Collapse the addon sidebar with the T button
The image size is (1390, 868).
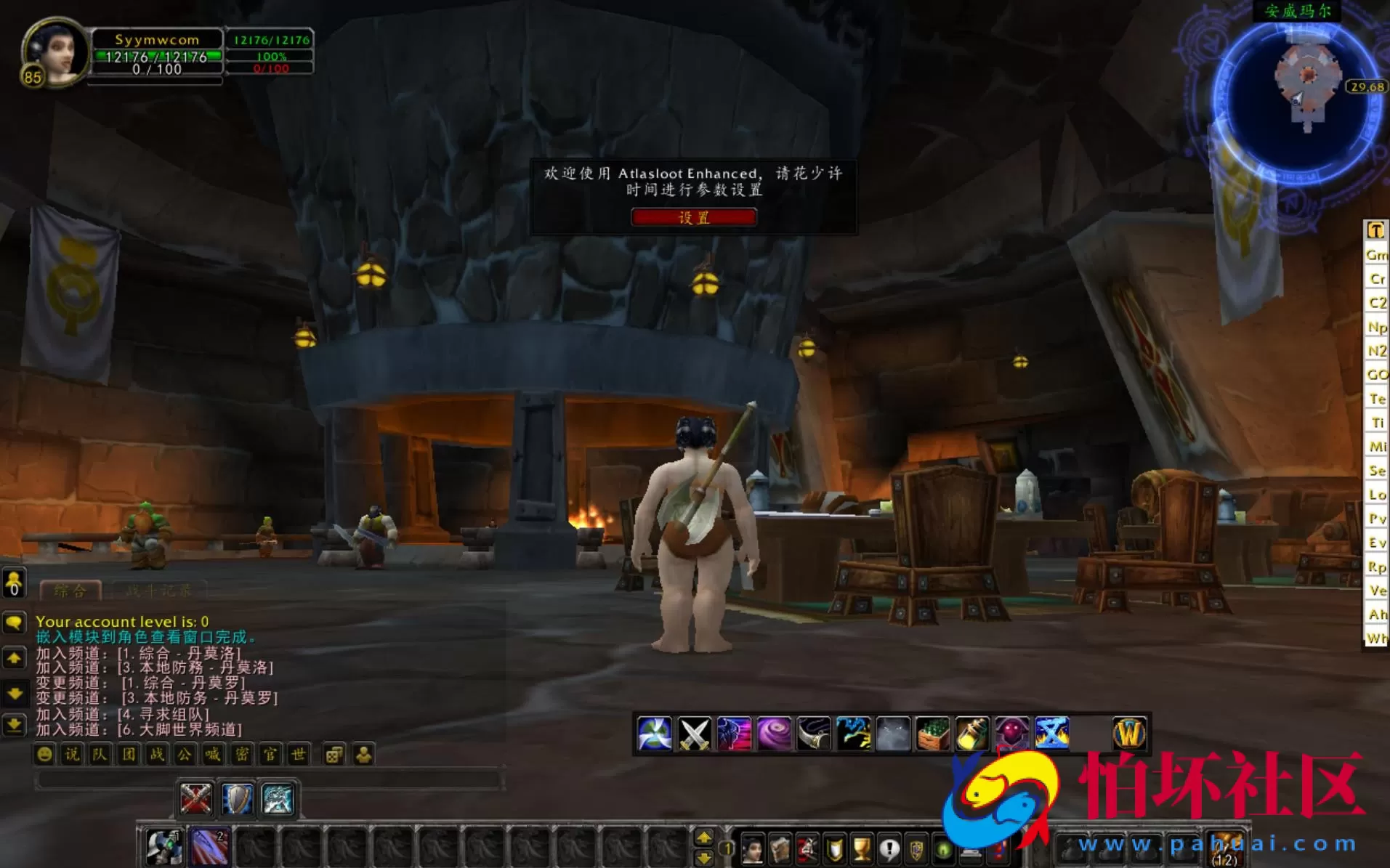tap(1376, 231)
